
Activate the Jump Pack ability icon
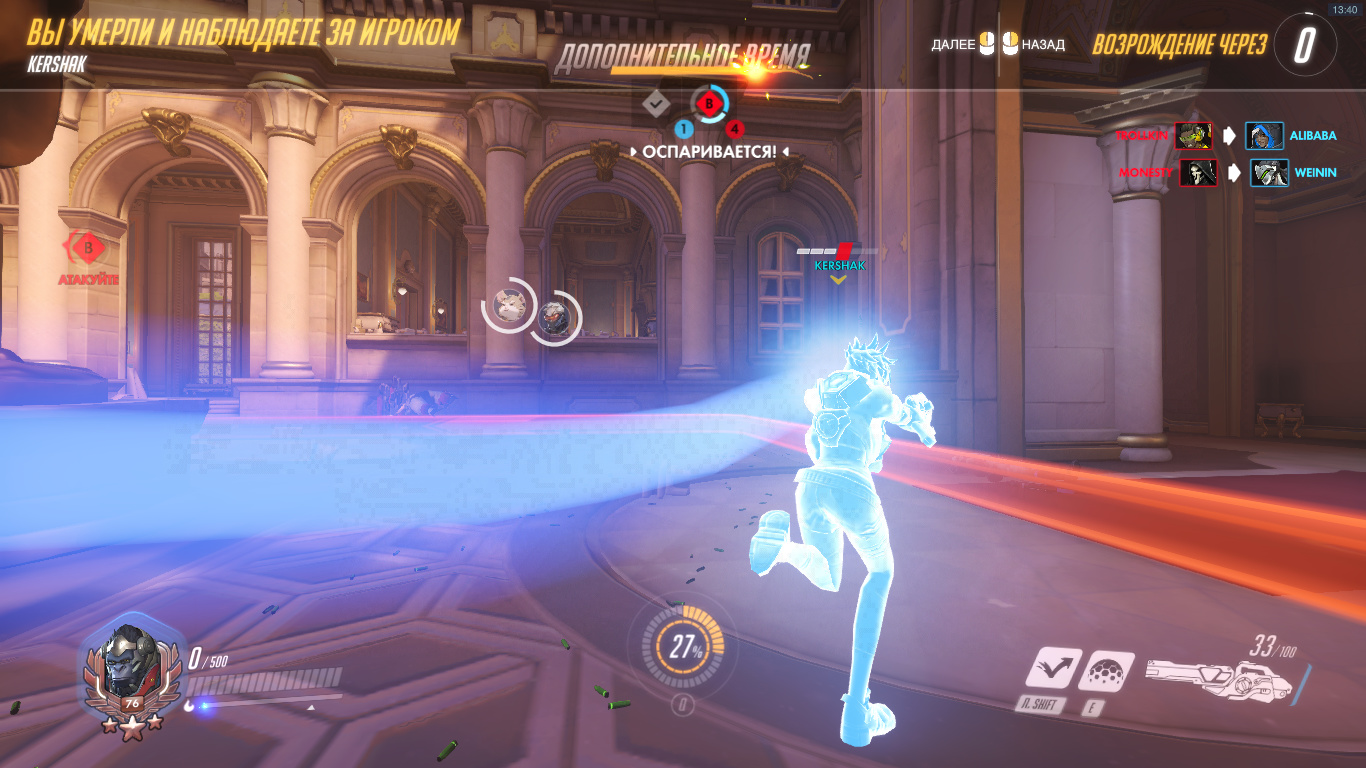coord(1052,668)
